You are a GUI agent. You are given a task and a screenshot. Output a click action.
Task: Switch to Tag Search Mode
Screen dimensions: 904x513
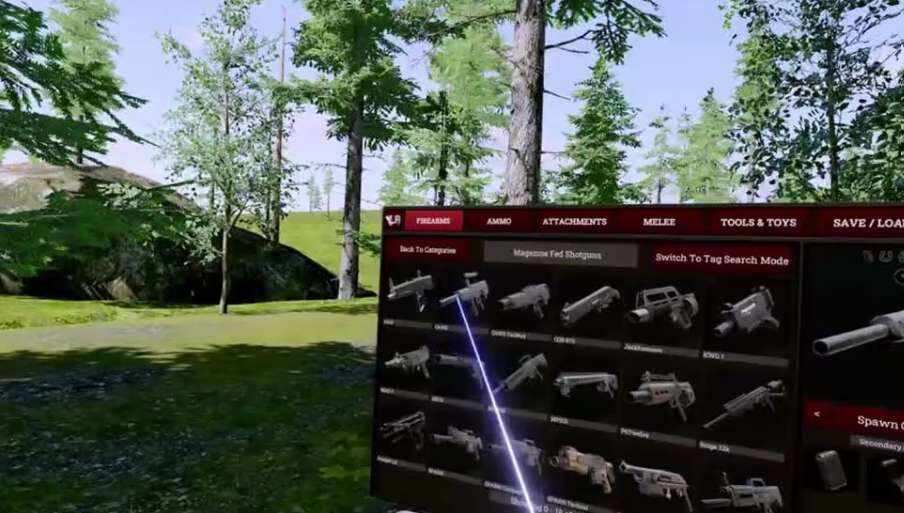(722, 259)
